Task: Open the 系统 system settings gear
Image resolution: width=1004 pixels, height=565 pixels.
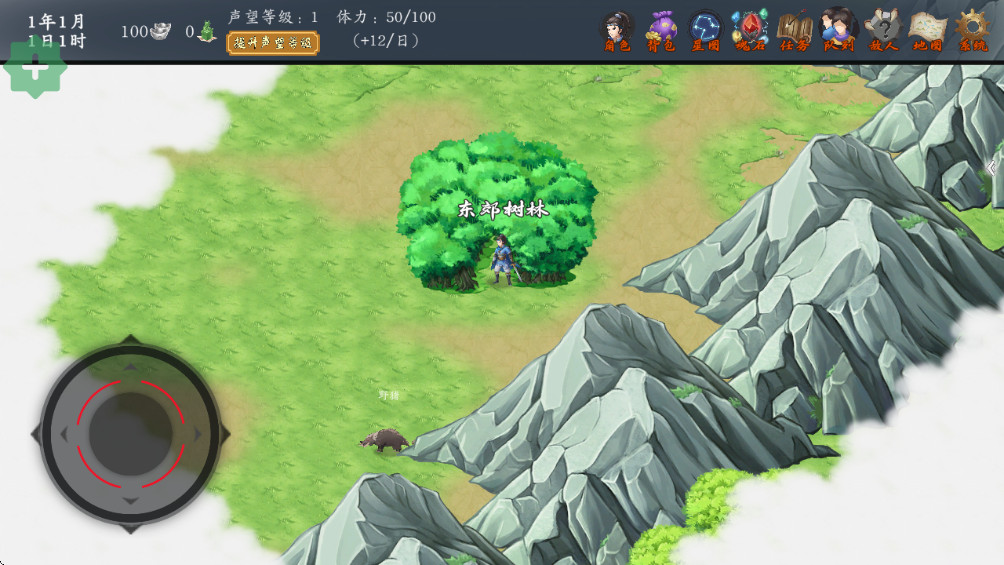Action: coord(972,30)
